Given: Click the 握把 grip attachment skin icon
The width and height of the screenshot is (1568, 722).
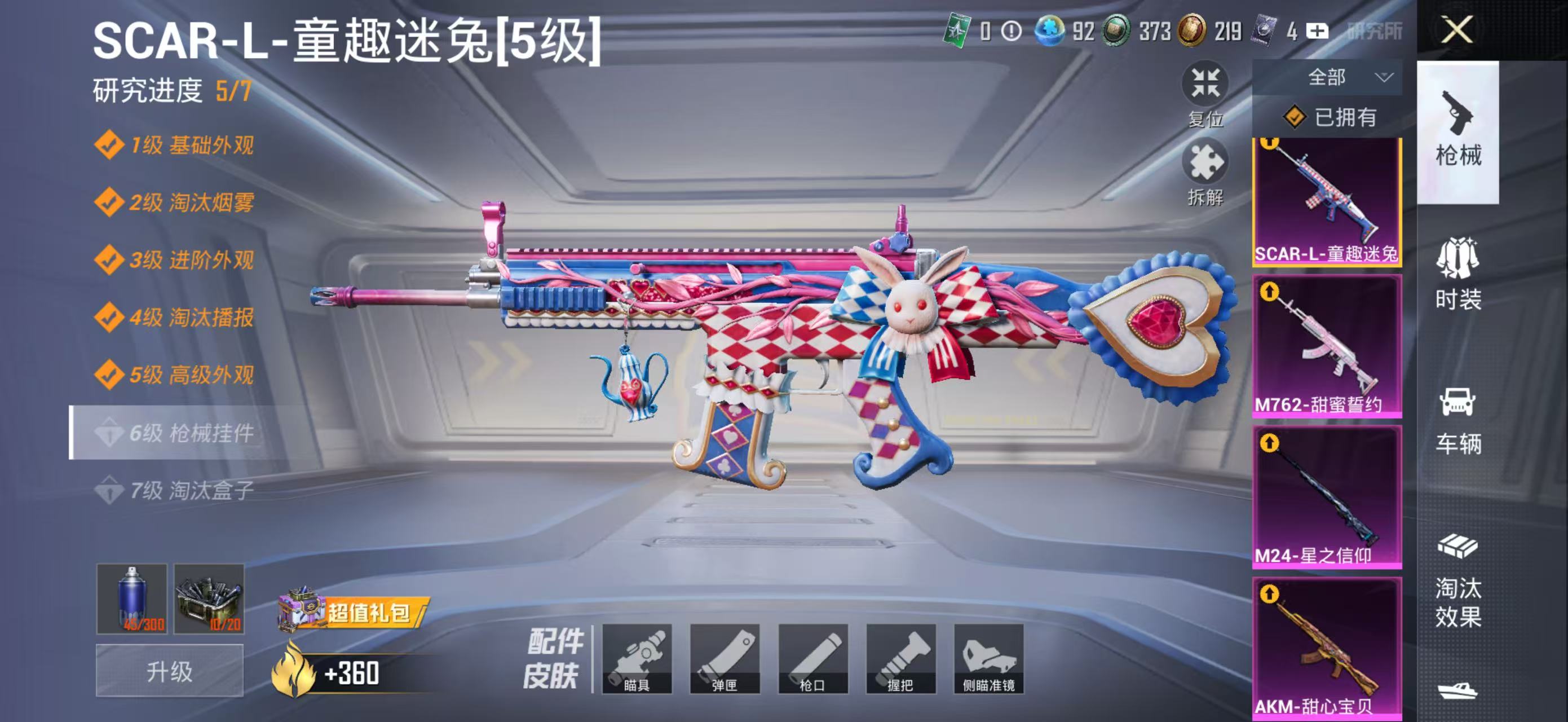Looking at the screenshot, I should click(903, 659).
